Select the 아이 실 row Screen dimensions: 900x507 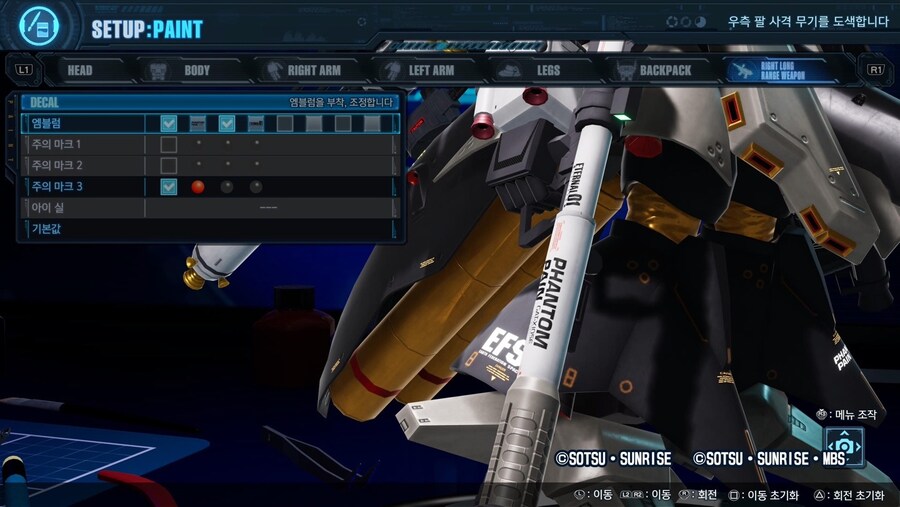[80, 208]
